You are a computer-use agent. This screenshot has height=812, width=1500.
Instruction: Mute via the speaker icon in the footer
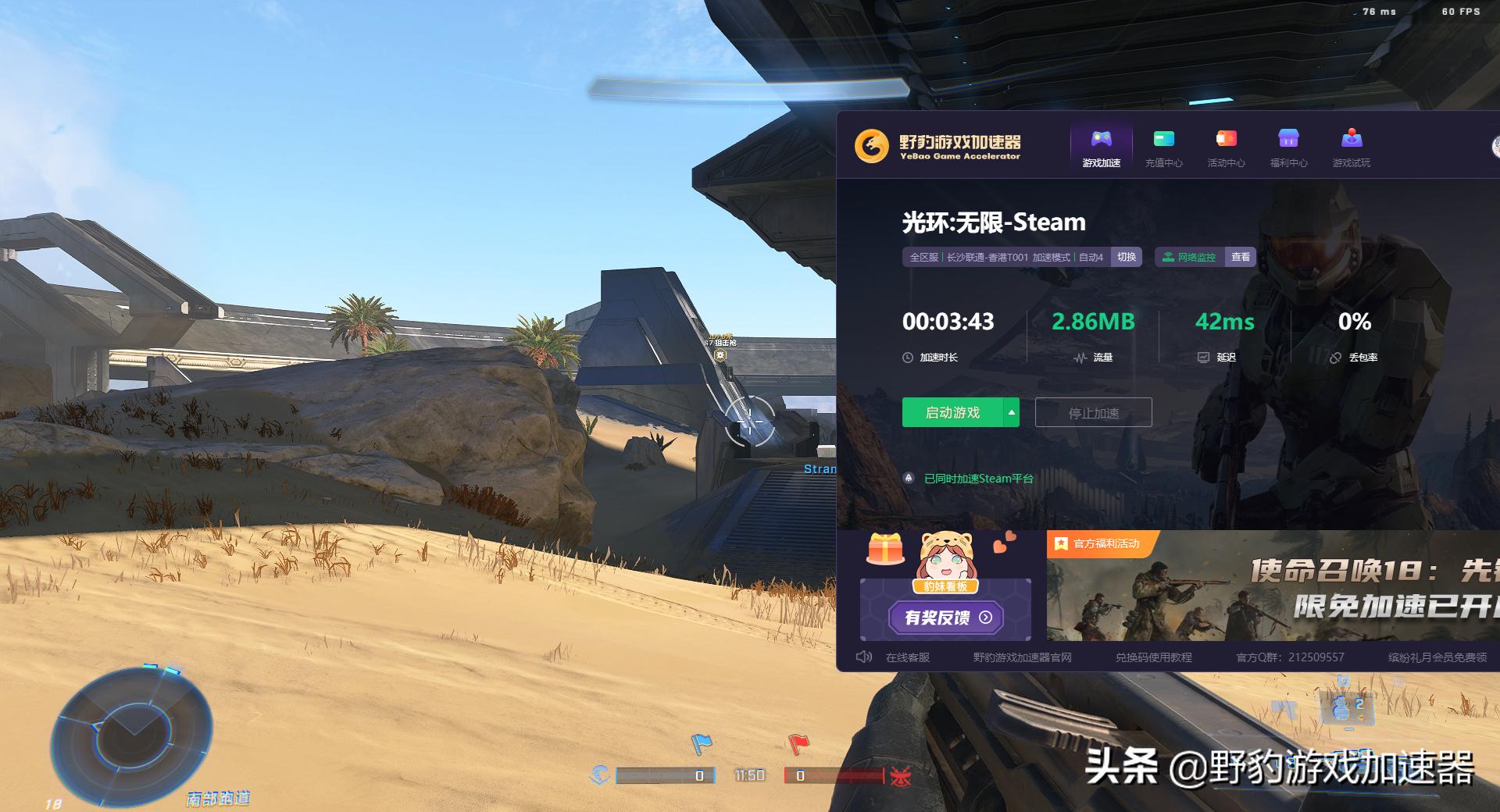tap(863, 657)
